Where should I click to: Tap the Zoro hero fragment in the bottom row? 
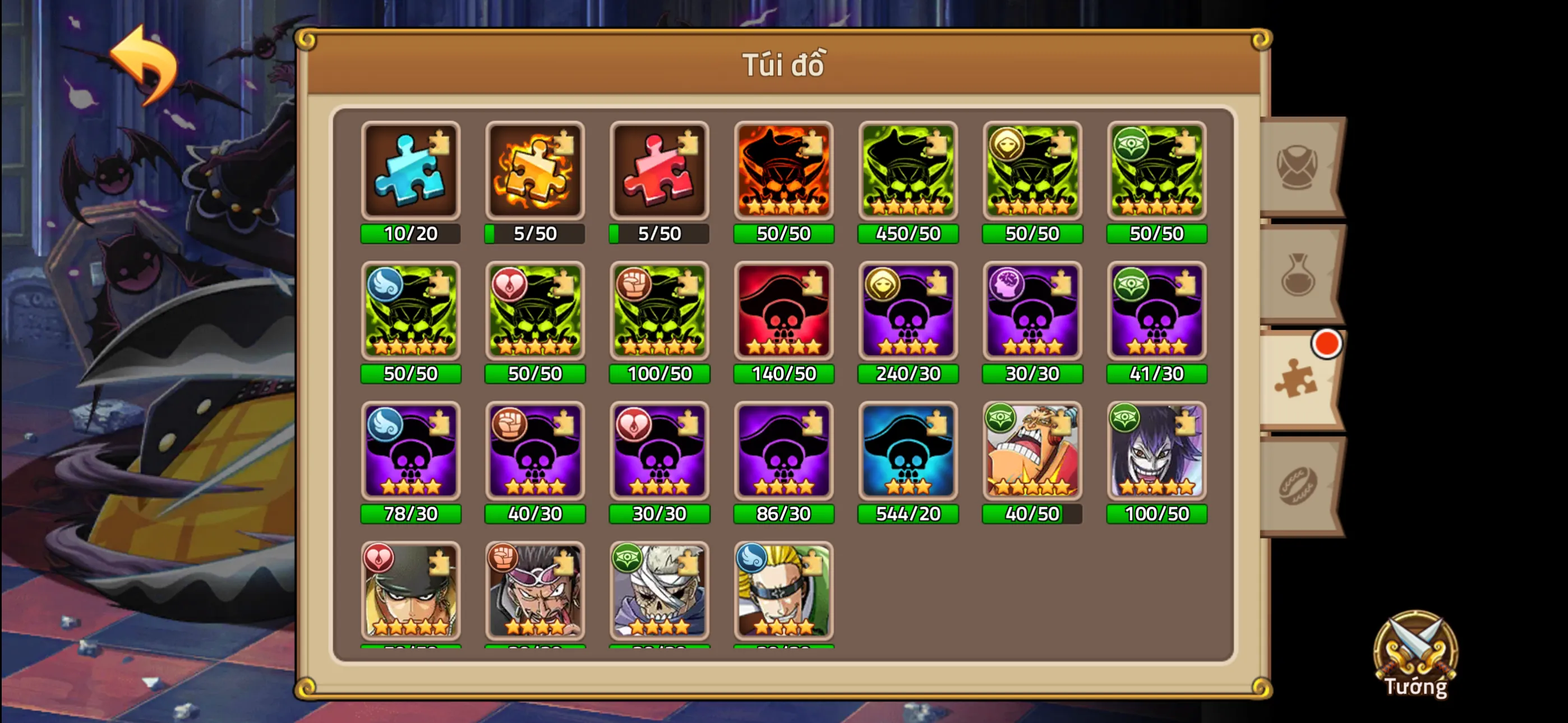pos(411,590)
